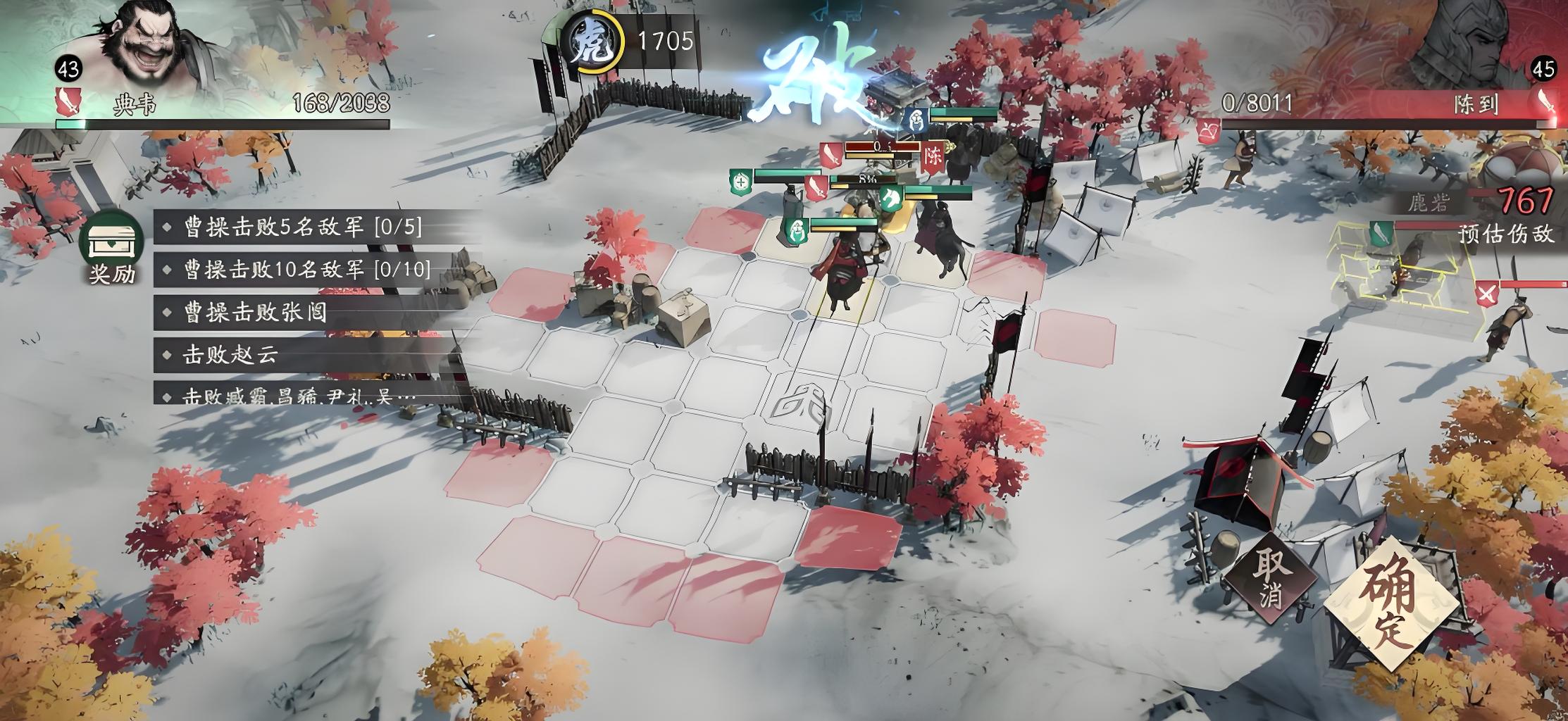Select the 曹操击败5名敌军 objective
This screenshot has height=721, width=1568.
click(x=303, y=227)
